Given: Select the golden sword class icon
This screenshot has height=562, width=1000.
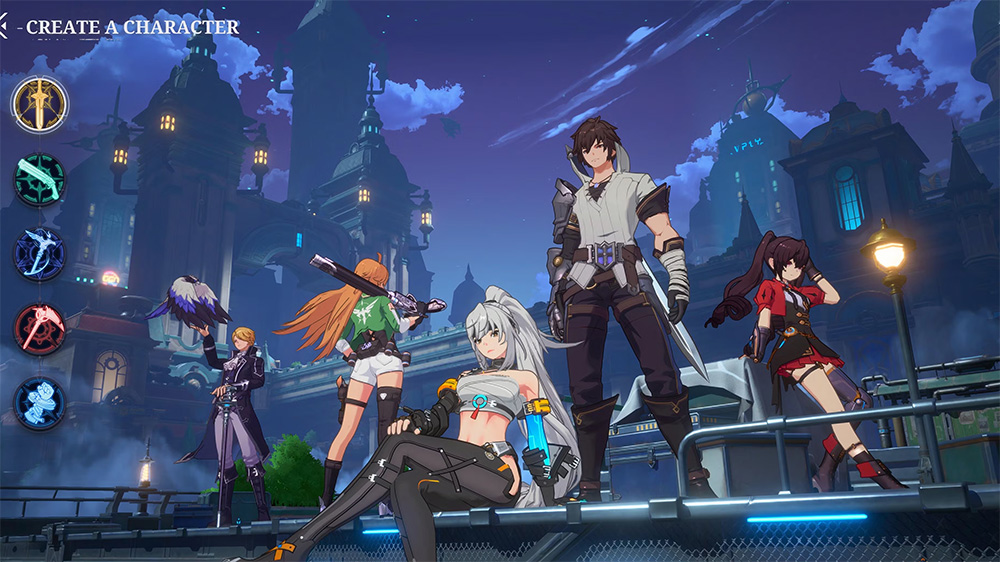Looking at the screenshot, I should point(40,104).
